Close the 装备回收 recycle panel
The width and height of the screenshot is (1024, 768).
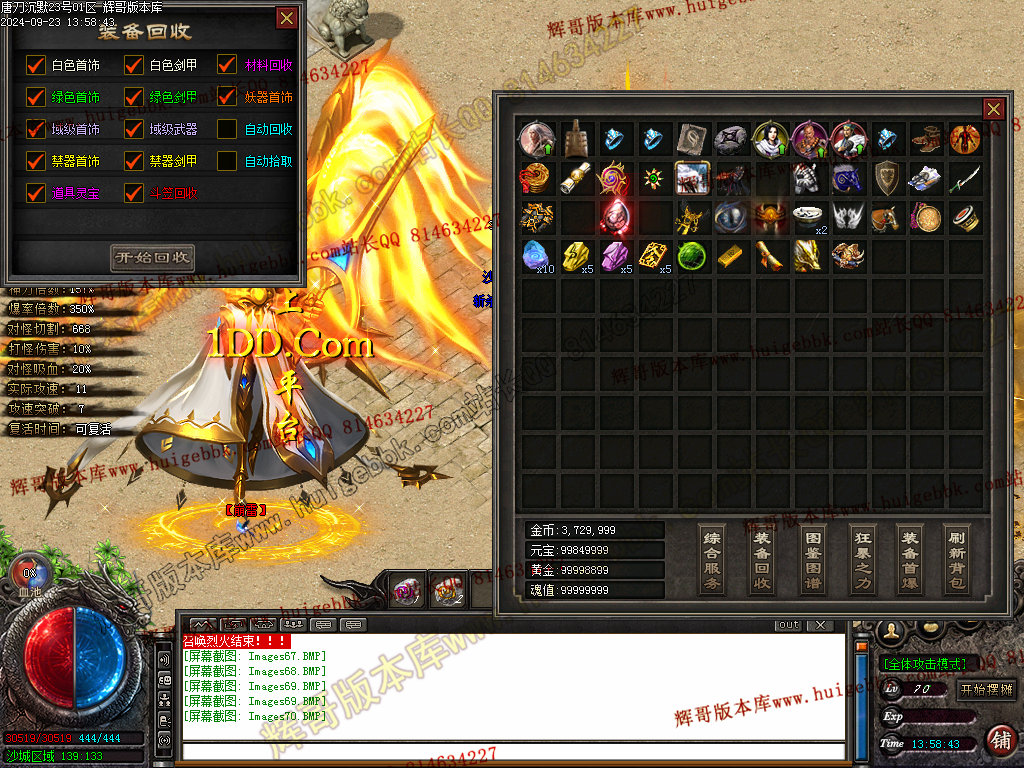pyautogui.click(x=287, y=18)
